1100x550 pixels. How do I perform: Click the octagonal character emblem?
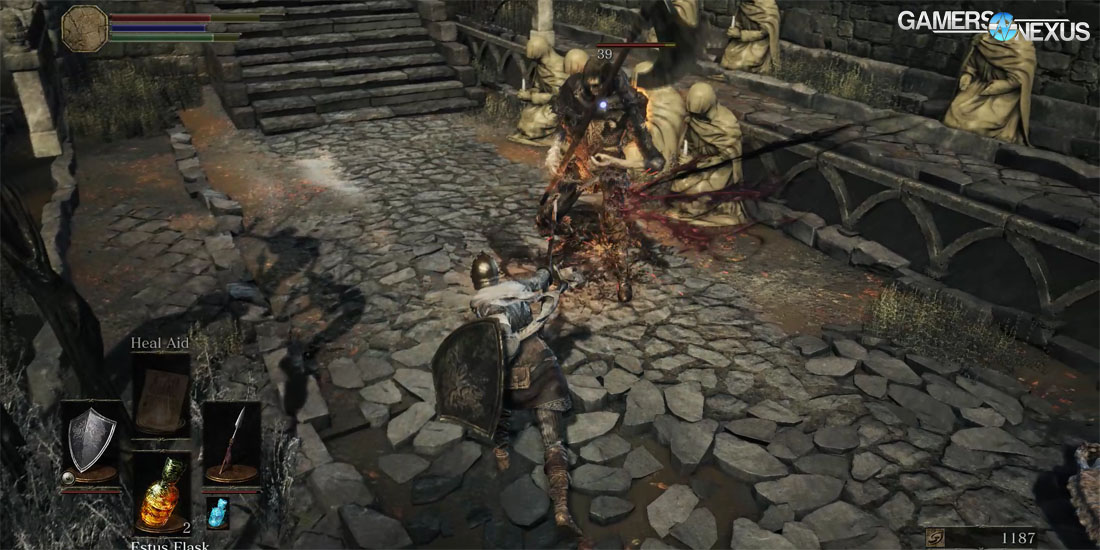(x=84, y=28)
